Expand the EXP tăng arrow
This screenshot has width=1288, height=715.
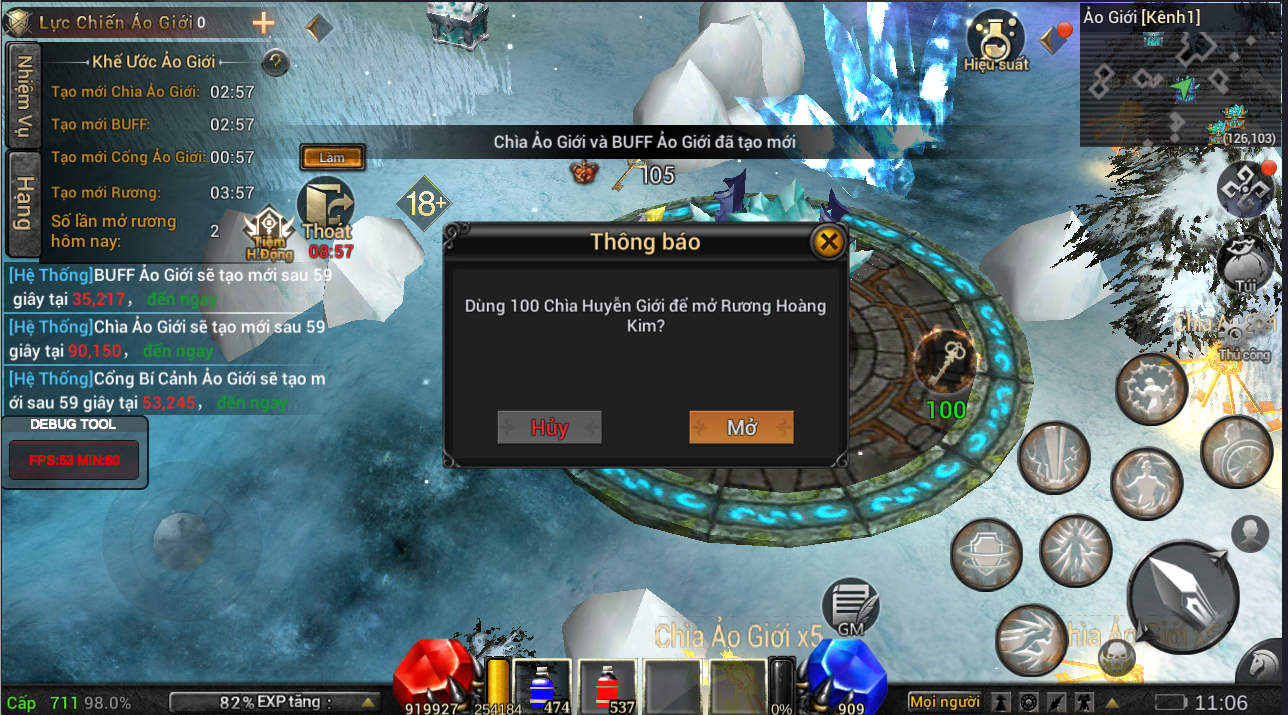368,702
